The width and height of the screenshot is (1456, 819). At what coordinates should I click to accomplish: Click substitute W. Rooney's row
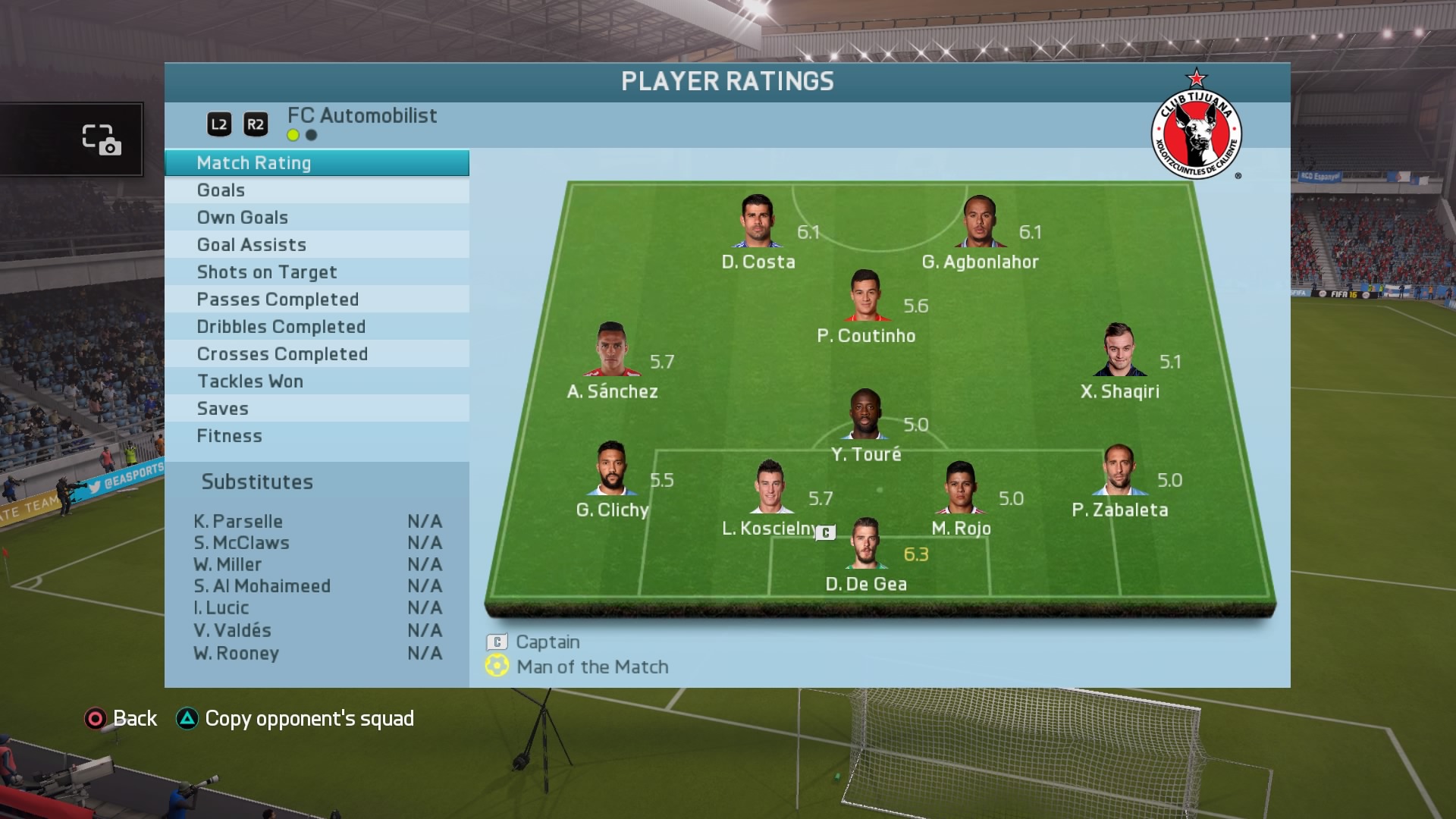click(317, 654)
